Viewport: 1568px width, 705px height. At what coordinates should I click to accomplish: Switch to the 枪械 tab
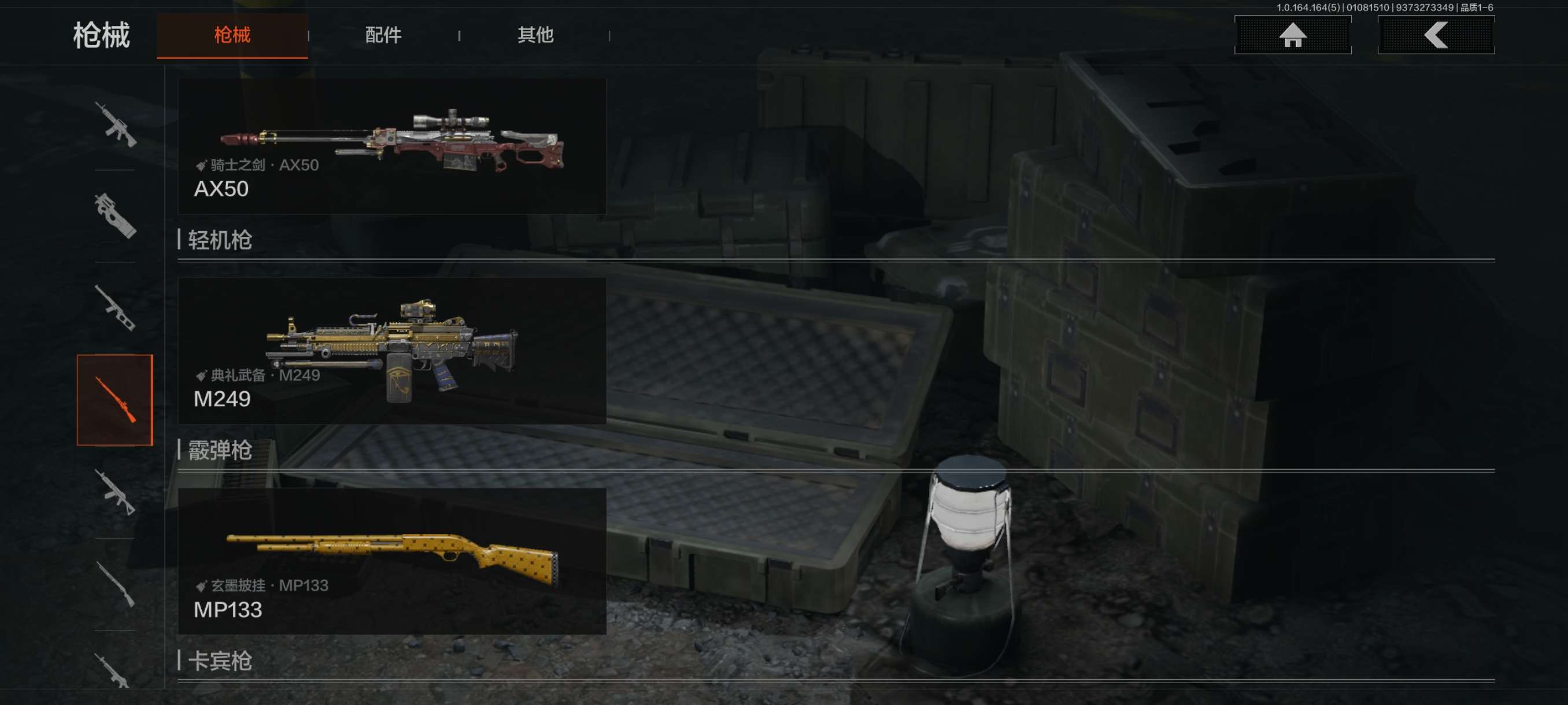click(232, 35)
